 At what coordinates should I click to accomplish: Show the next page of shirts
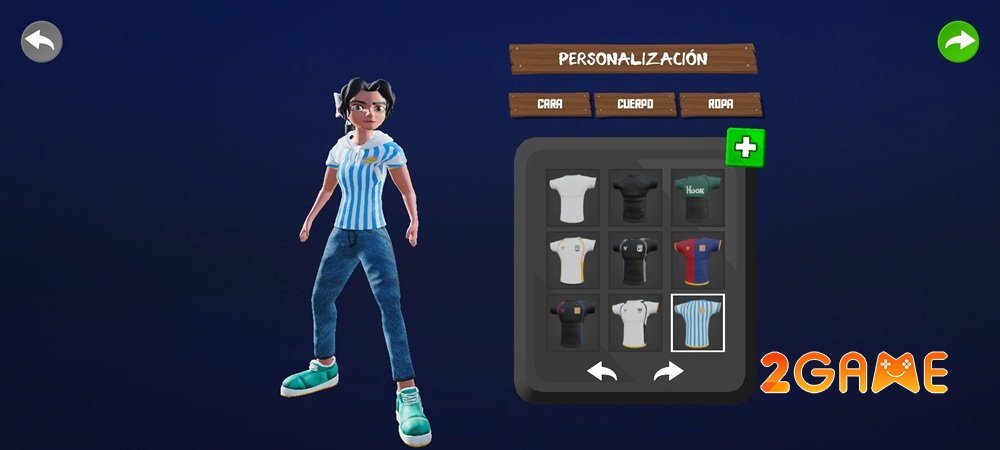(667, 372)
